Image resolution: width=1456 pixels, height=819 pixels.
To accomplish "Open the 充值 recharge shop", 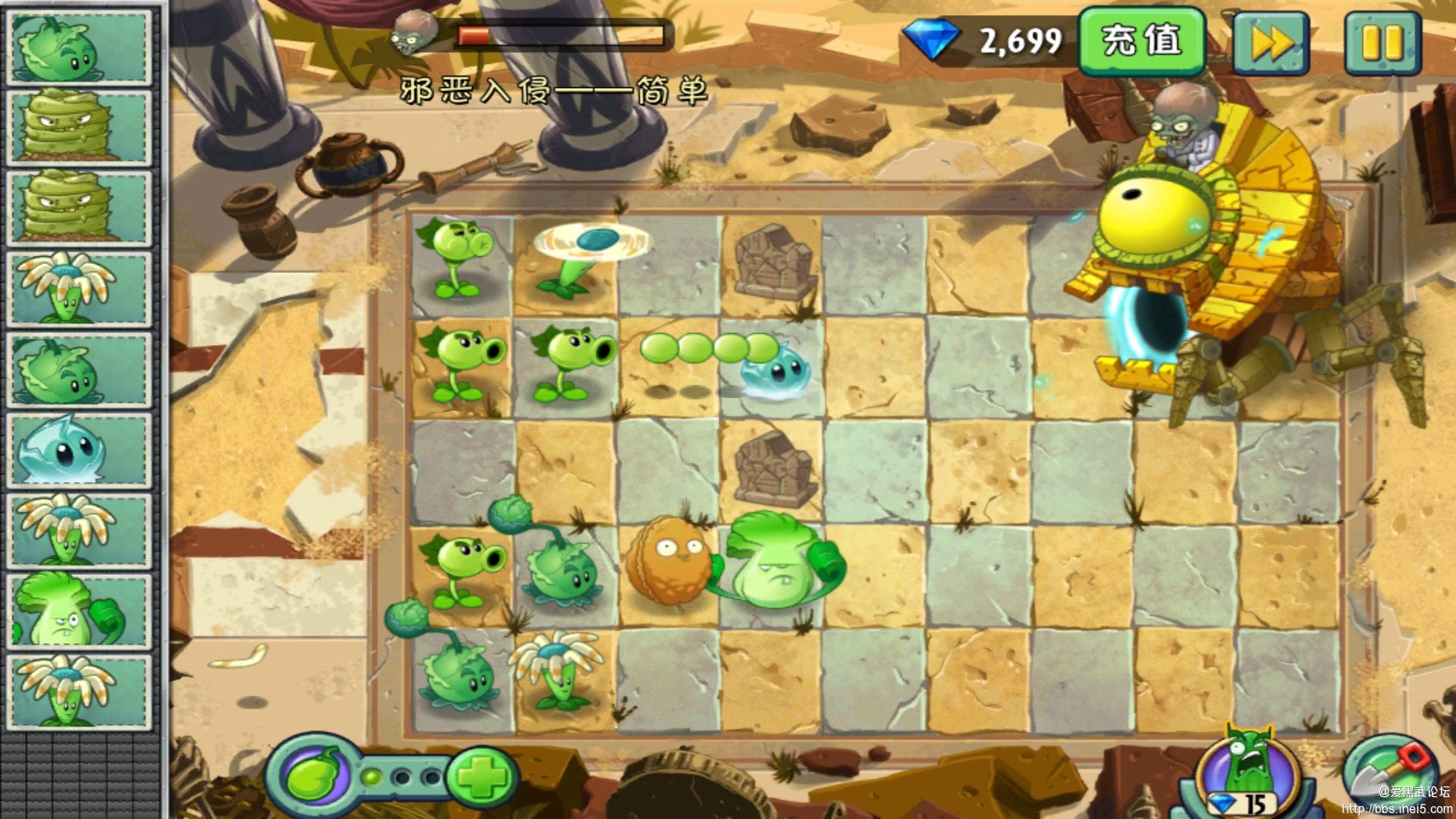I will coord(1141,42).
